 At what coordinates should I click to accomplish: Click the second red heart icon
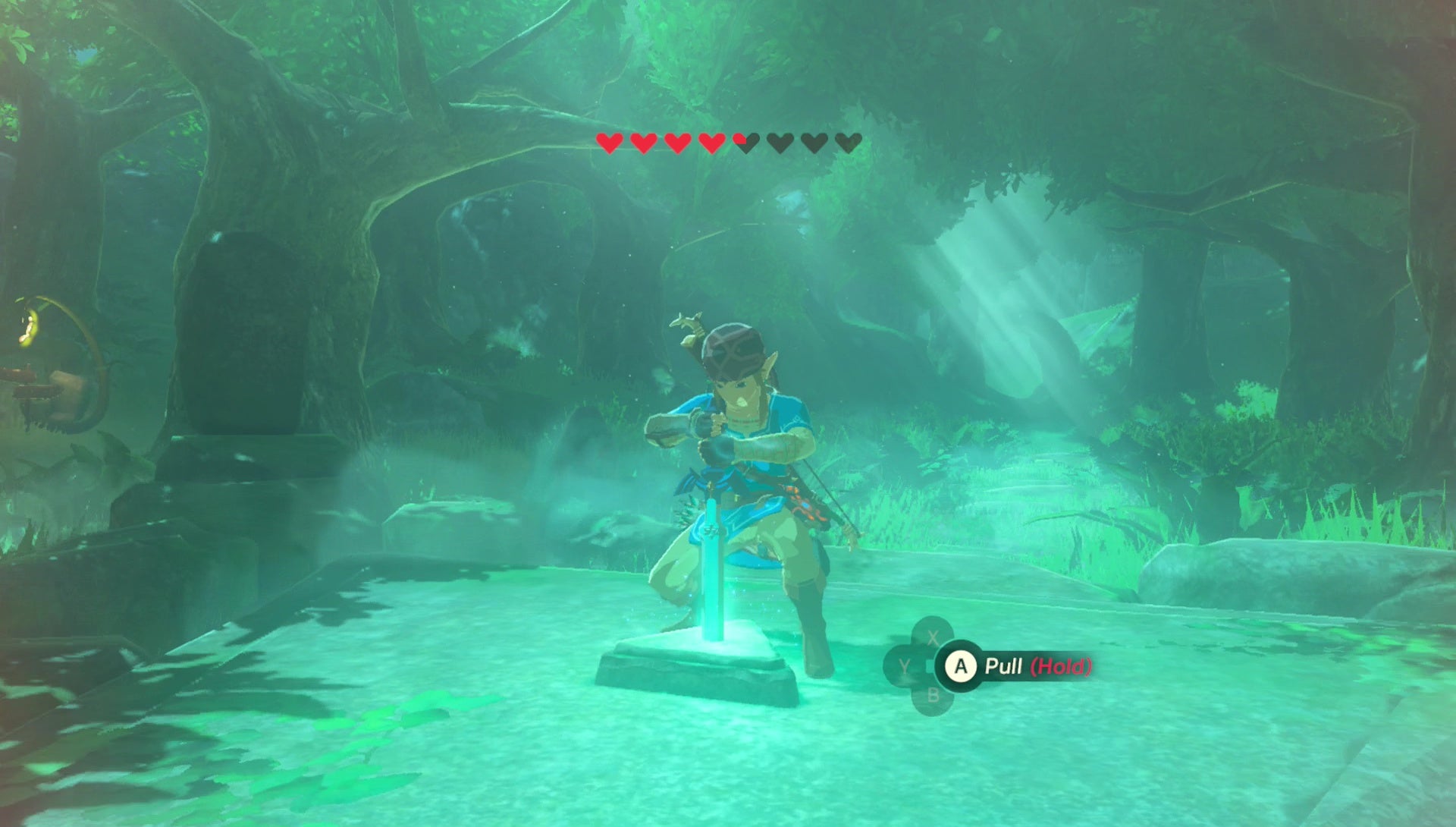643,143
